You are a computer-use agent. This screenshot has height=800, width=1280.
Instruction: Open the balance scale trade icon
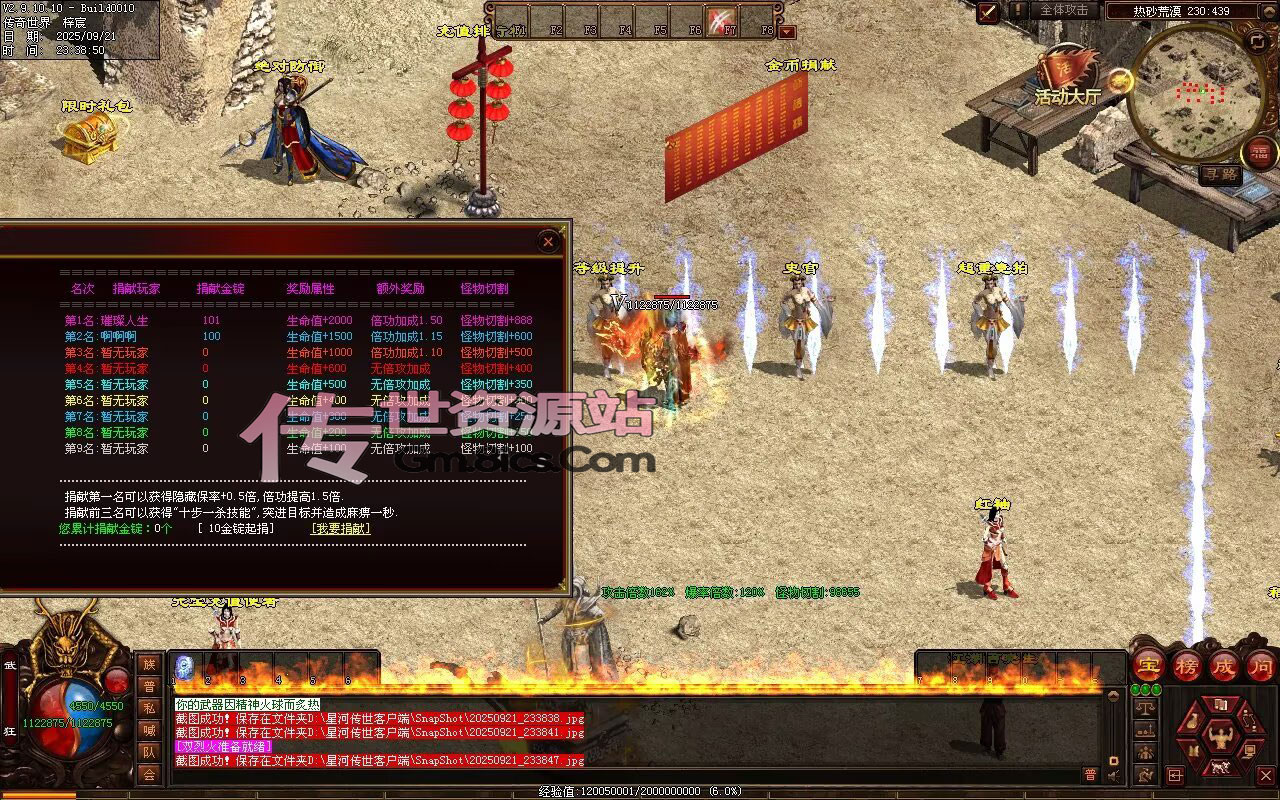pos(1146,707)
